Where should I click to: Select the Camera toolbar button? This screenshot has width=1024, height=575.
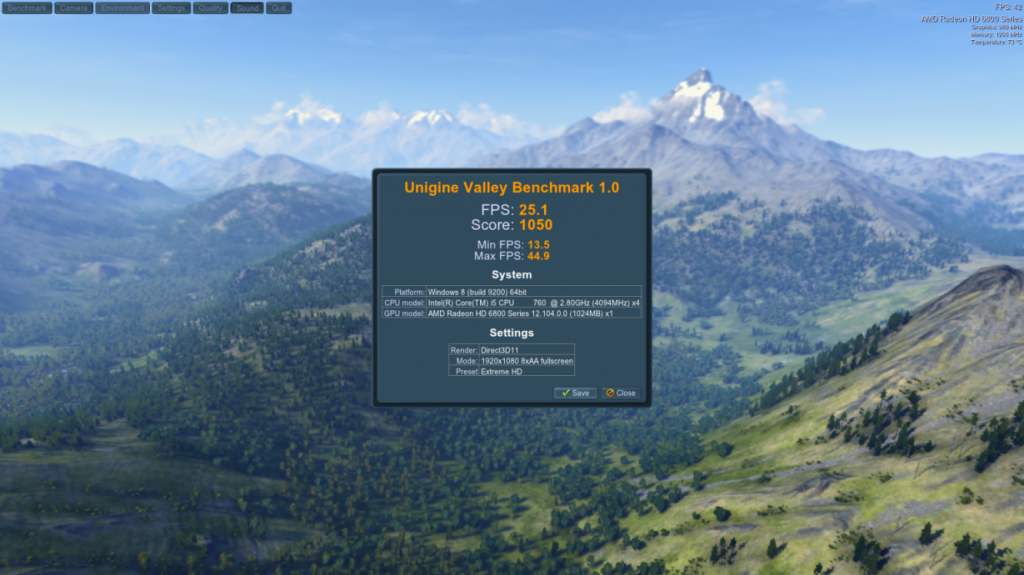coord(73,8)
